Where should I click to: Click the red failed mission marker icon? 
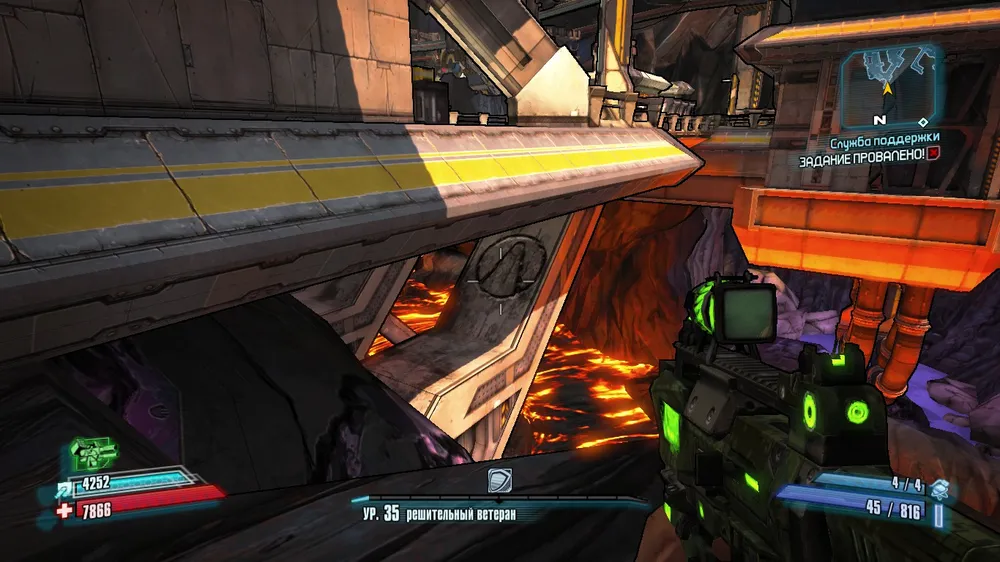pyautogui.click(x=932, y=155)
